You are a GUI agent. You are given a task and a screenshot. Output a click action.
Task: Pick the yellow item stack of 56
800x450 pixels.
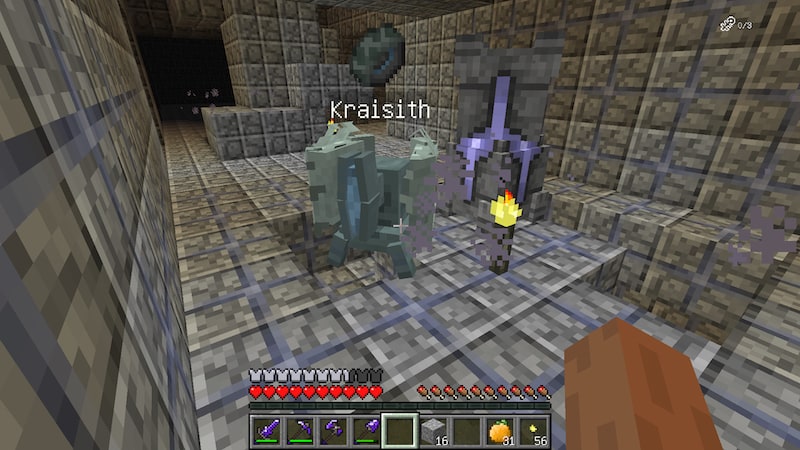coord(533,430)
